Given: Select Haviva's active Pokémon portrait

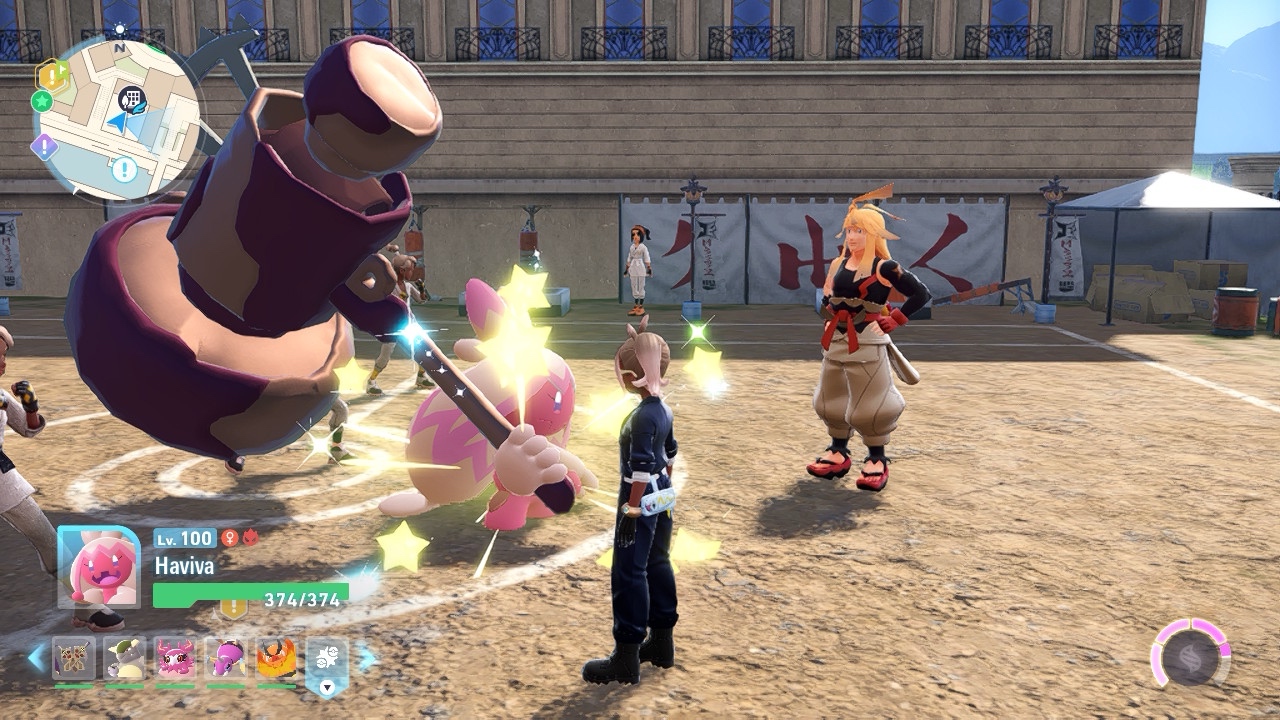Looking at the screenshot, I should [99, 566].
